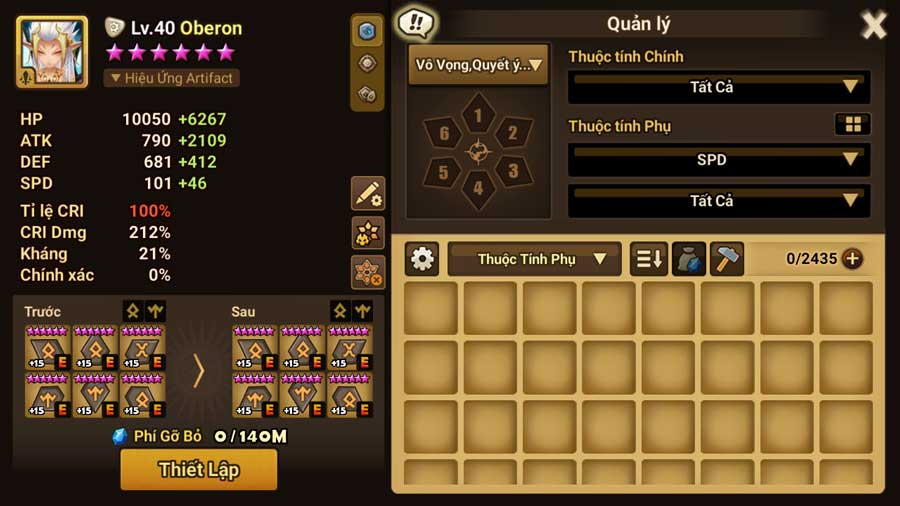Image resolution: width=900 pixels, height=506 pixels.
Task: Open the rune set filter dropdown
Action: pyautogui.click(x=478, y=66)
